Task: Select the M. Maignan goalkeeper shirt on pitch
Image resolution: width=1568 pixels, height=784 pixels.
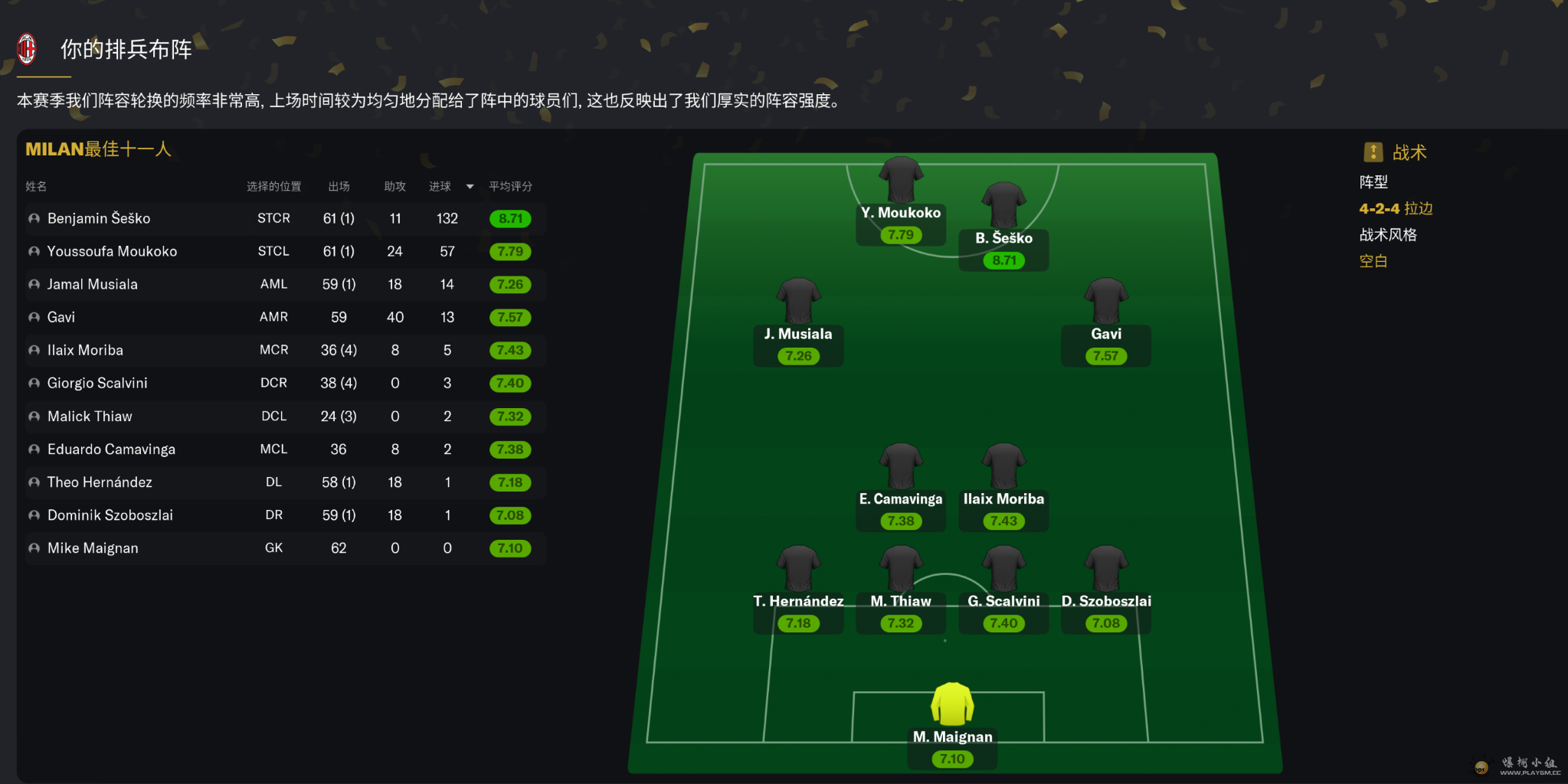Action: coord(952,704)
